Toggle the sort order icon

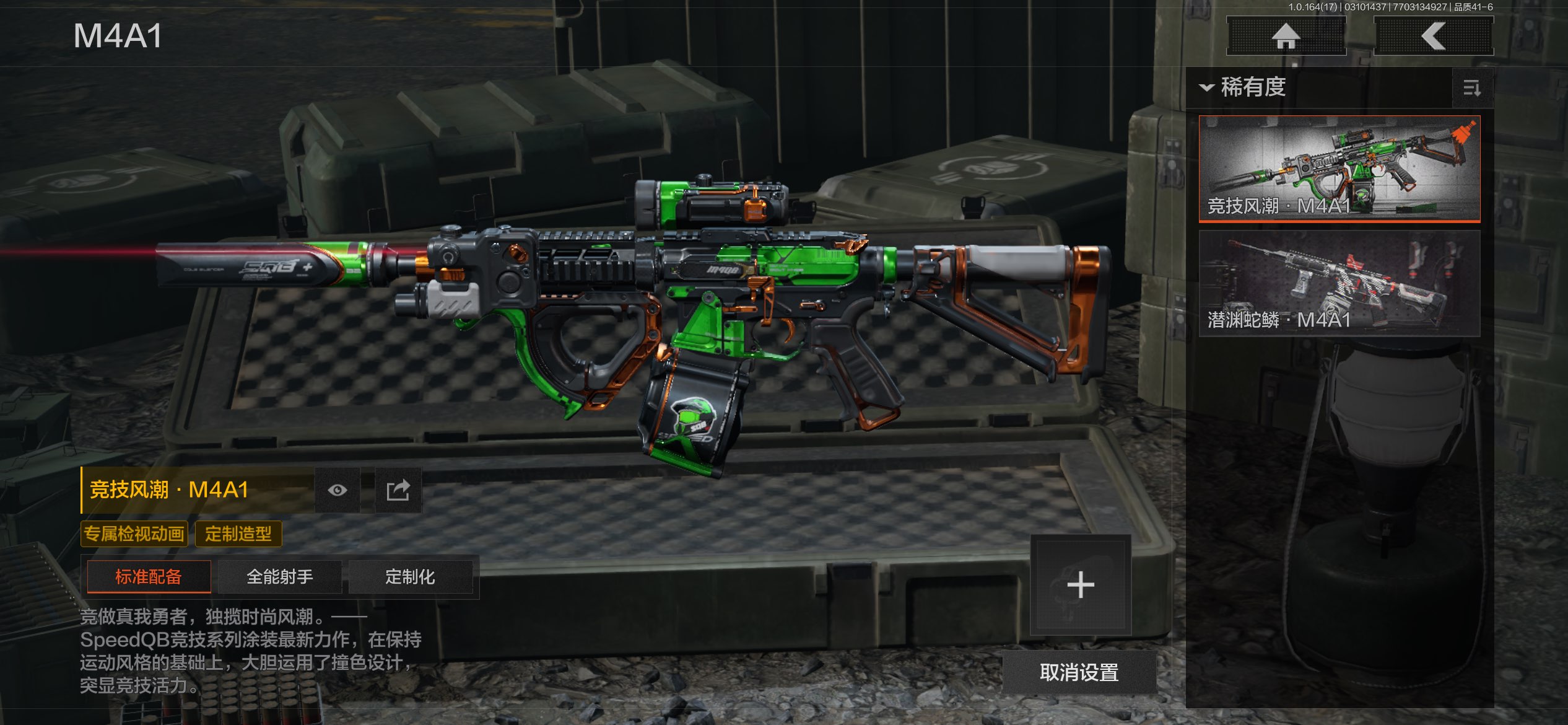click(x=1472, y=88)
